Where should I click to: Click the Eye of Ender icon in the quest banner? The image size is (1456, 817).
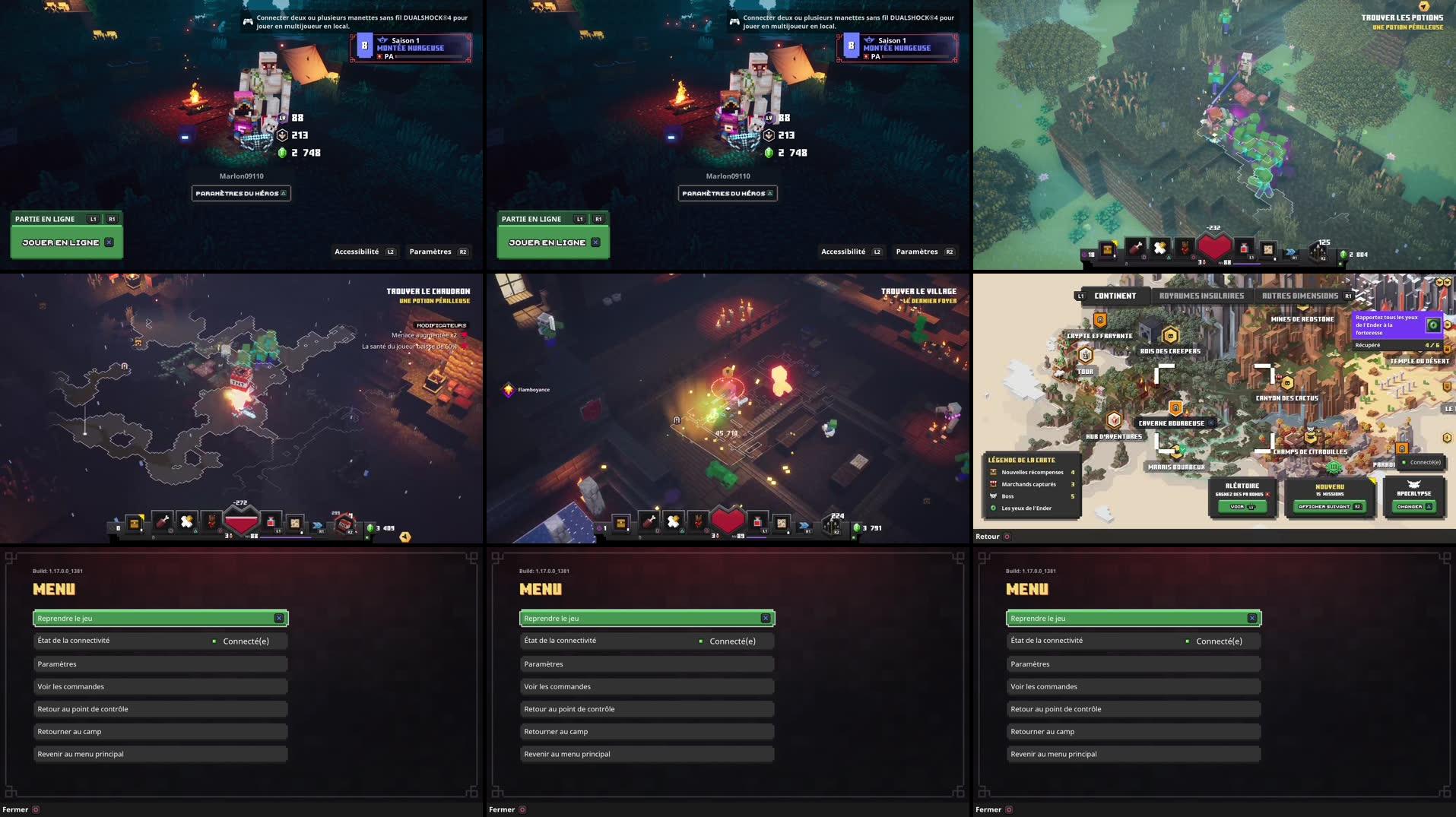(x=1433, y=325)
